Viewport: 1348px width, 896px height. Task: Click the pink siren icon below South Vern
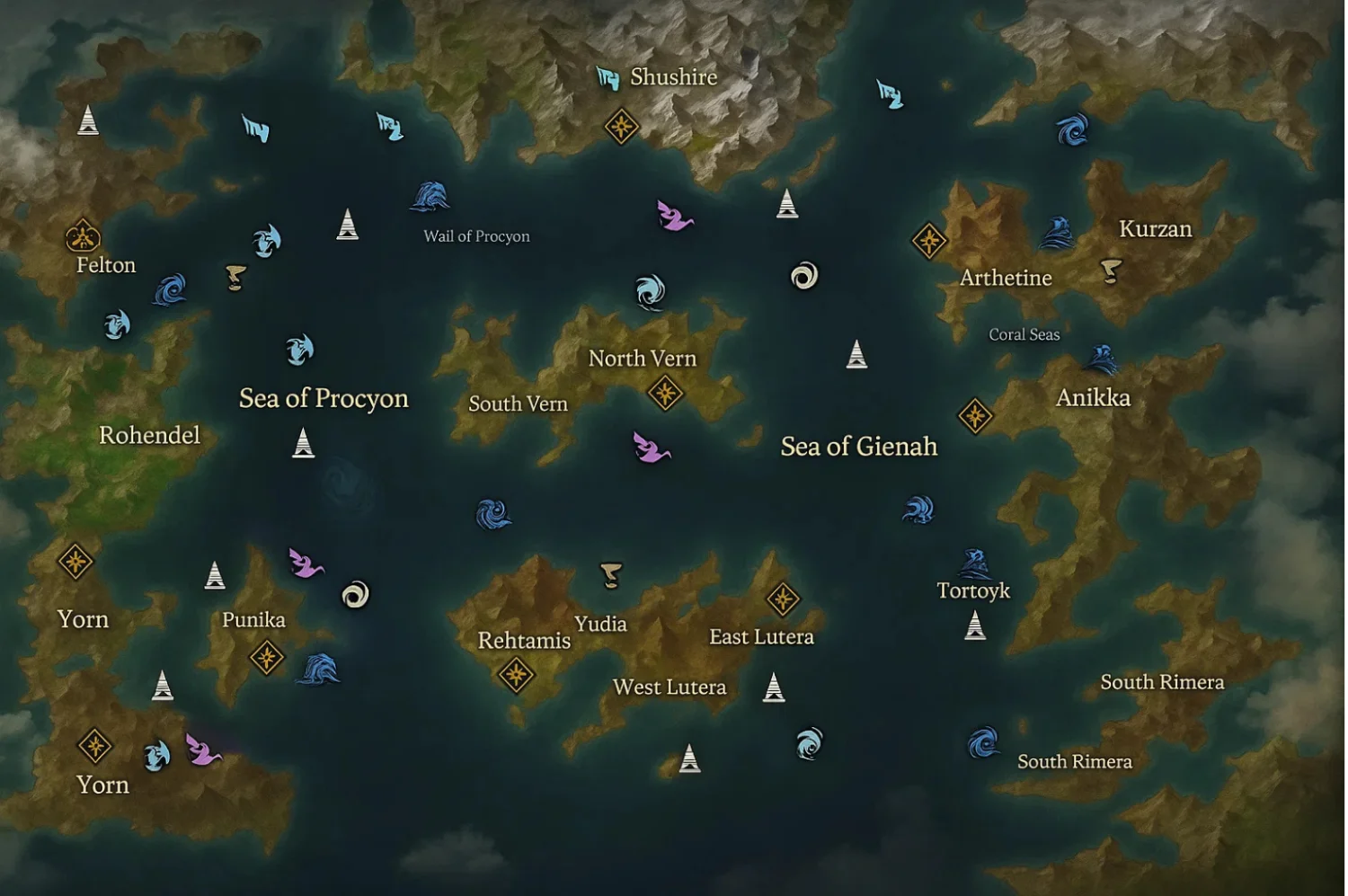(x=649, y=448)
